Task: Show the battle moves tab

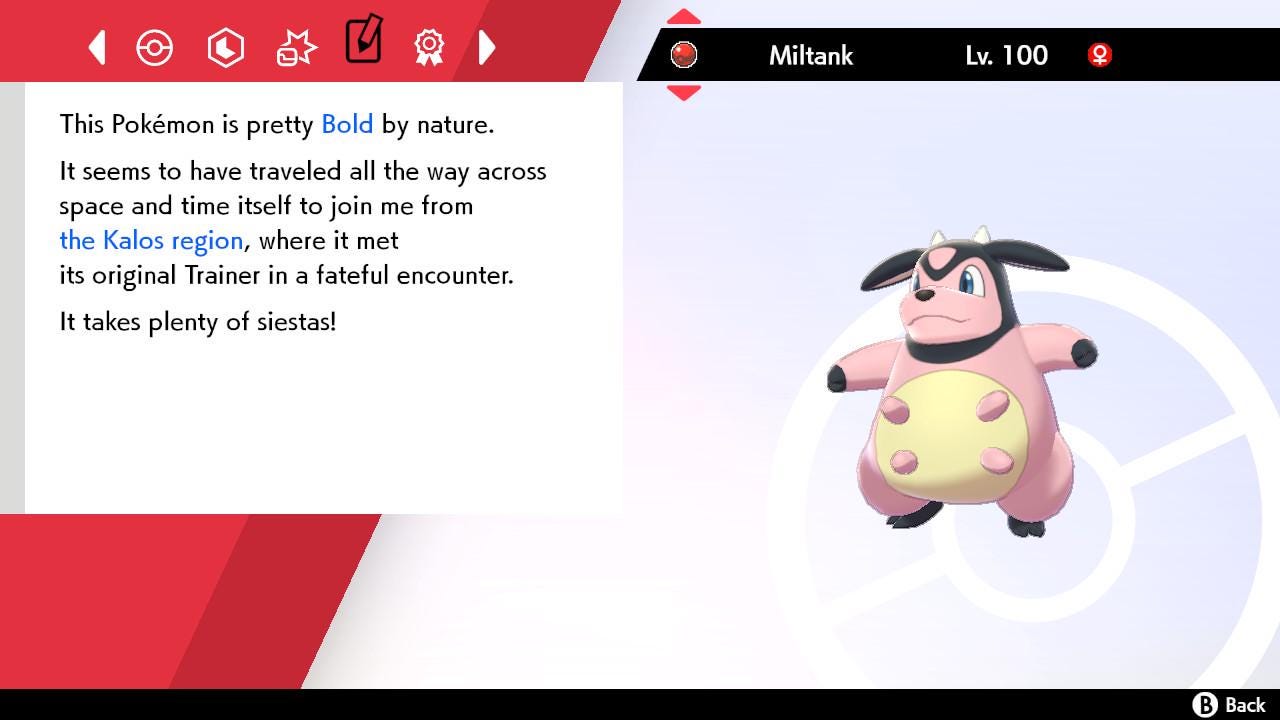Action: click(296, 47)
